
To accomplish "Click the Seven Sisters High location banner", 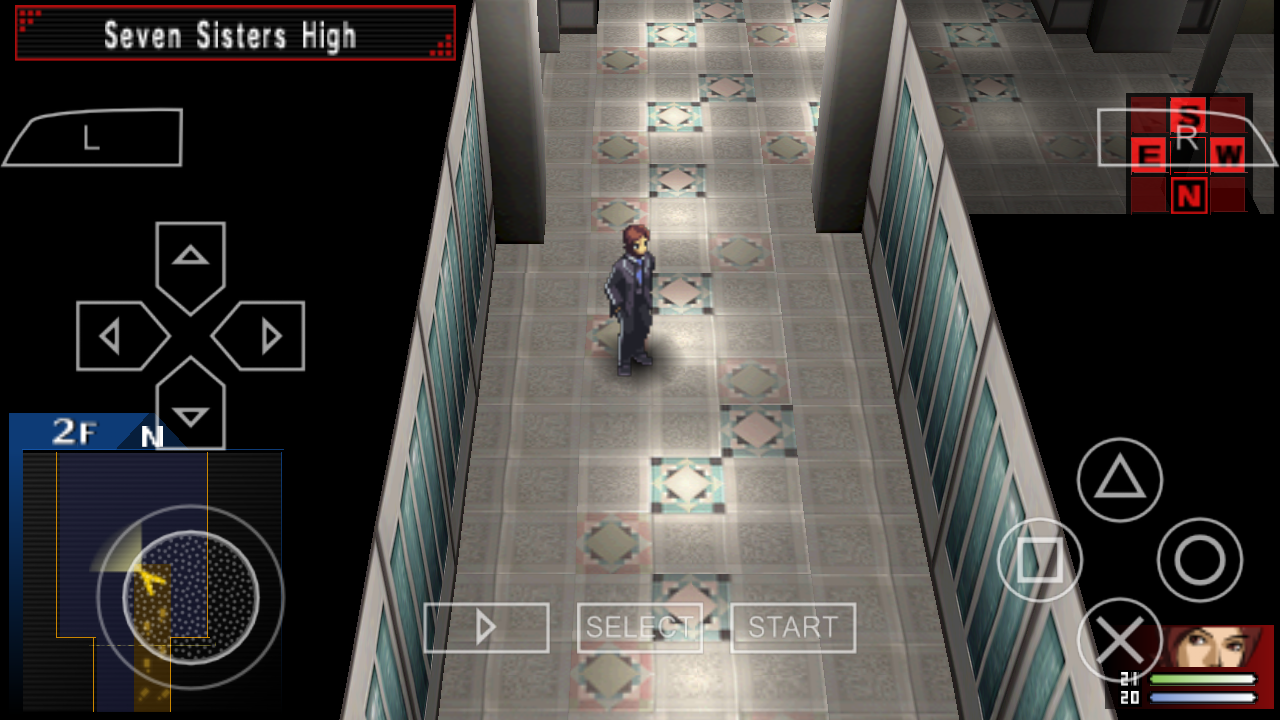I will tap(232, 33).
